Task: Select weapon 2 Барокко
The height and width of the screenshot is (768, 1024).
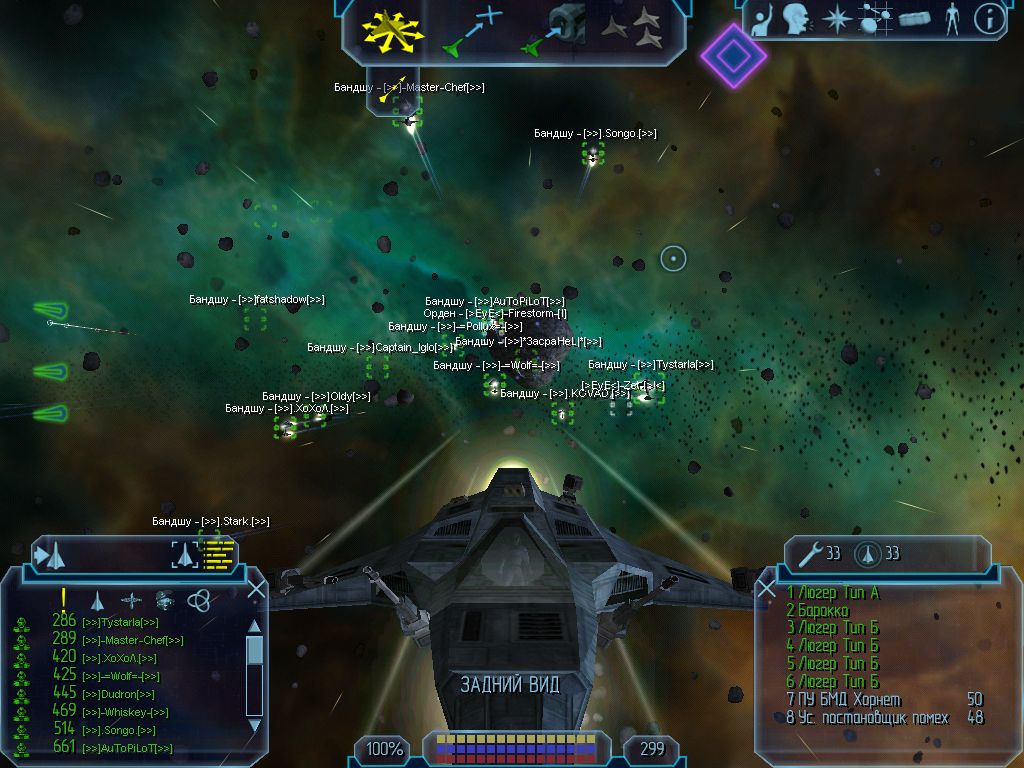Action: point(817,611)
